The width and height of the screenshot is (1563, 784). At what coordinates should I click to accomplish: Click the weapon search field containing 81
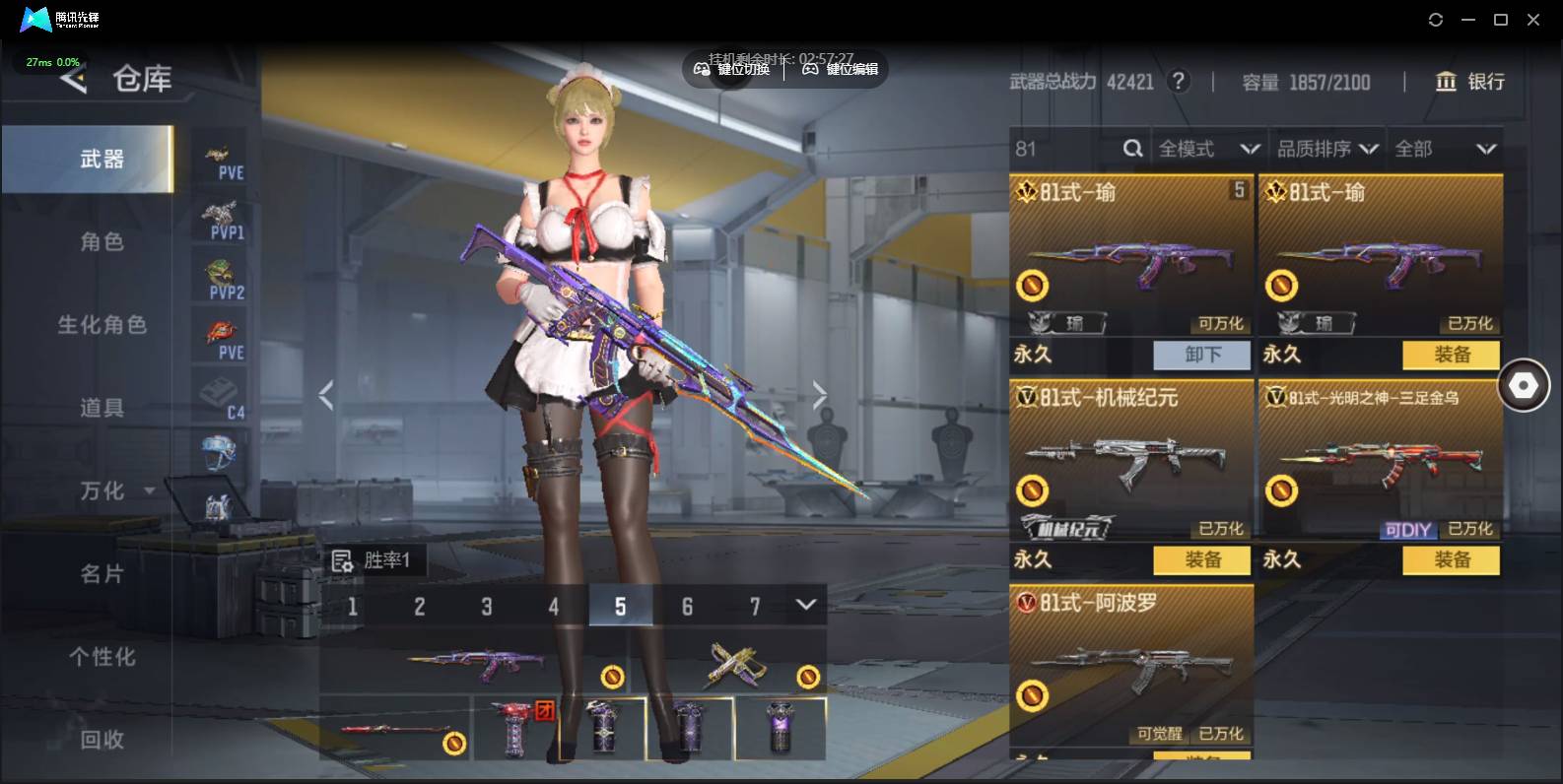coord(1066,149)
